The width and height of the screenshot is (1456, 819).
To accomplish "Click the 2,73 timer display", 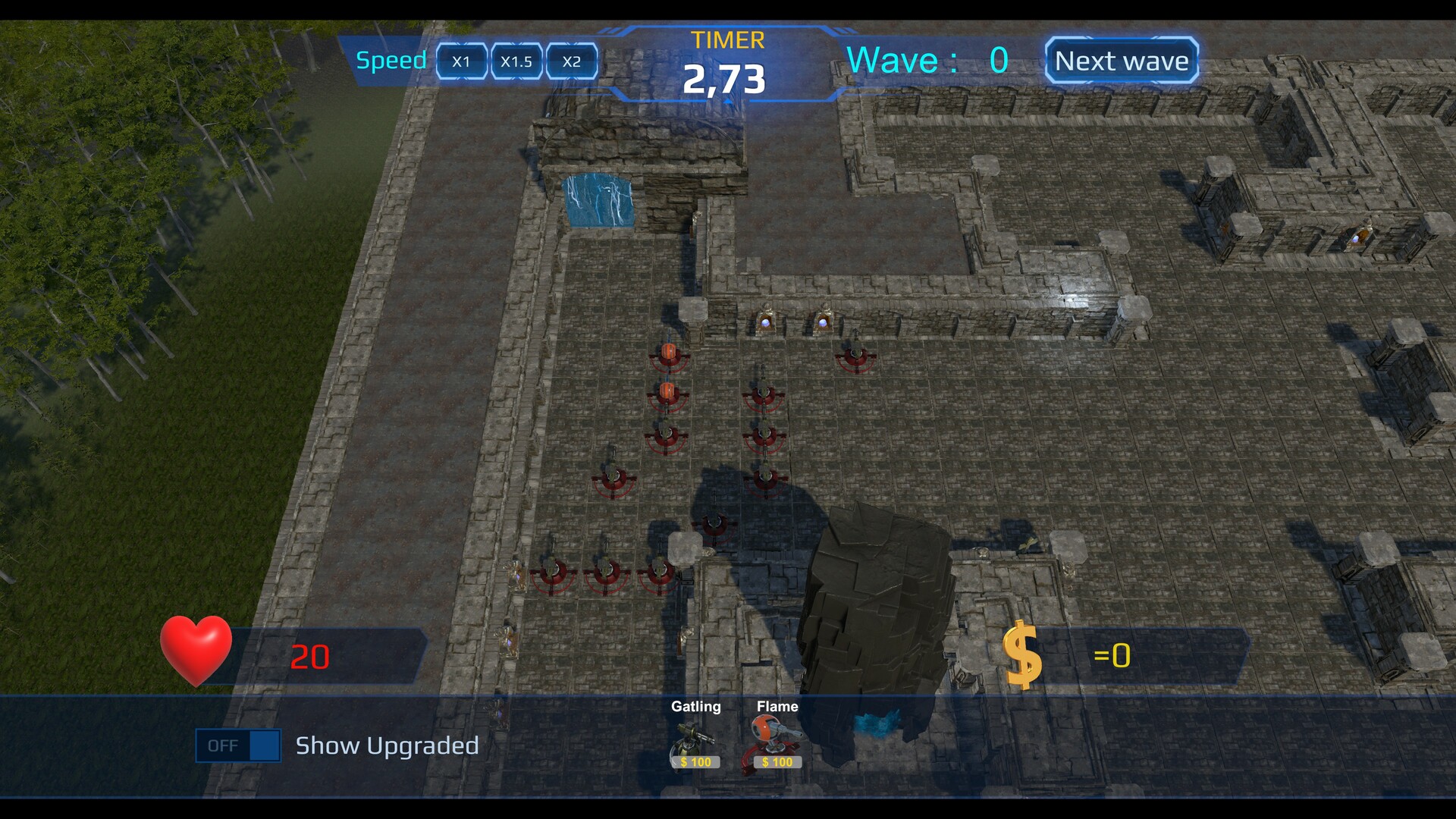I will (725, 78).
